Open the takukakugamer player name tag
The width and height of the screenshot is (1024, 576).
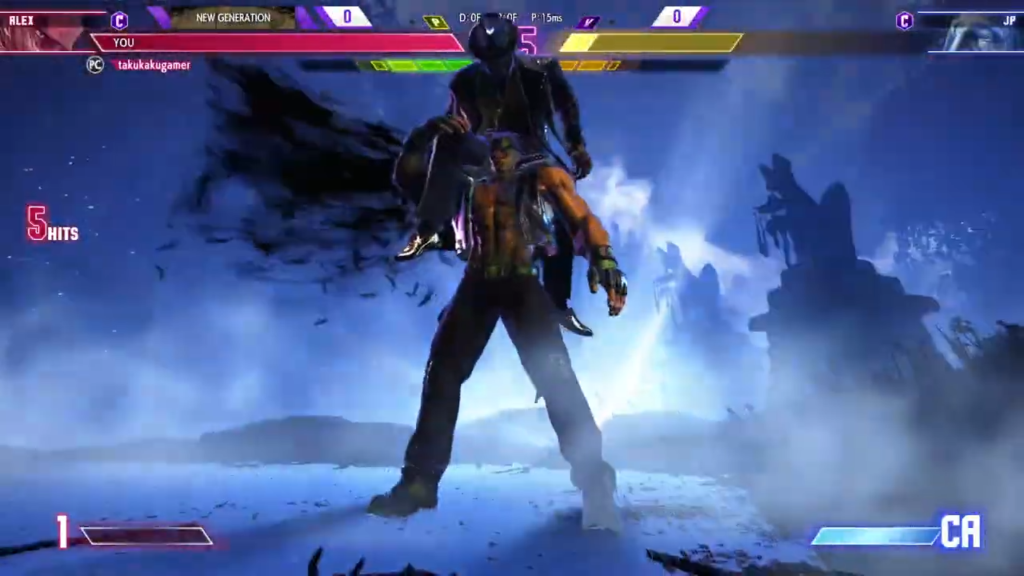click(x=152, y=65)
